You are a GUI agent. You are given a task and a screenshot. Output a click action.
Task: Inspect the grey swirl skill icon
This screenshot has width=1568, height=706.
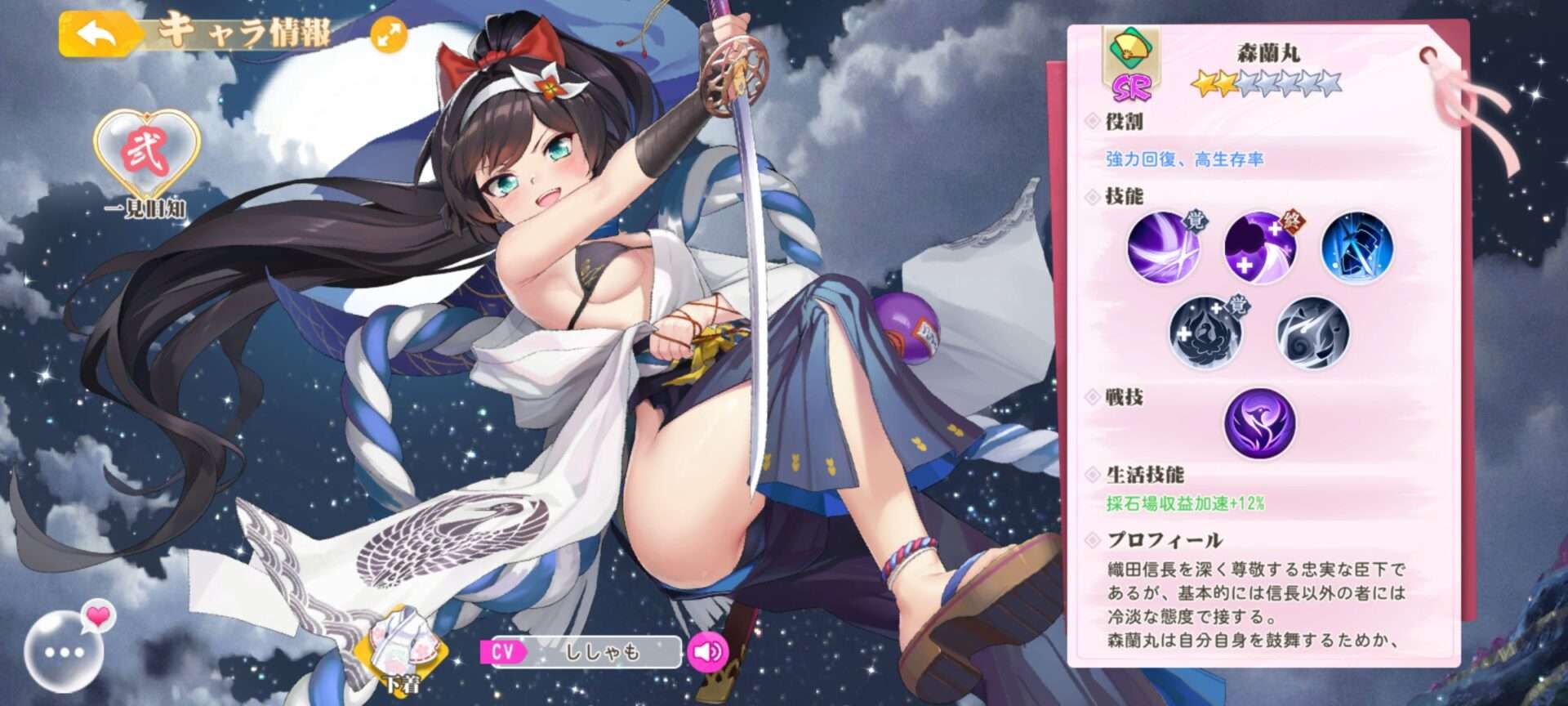click(1312, 333)
